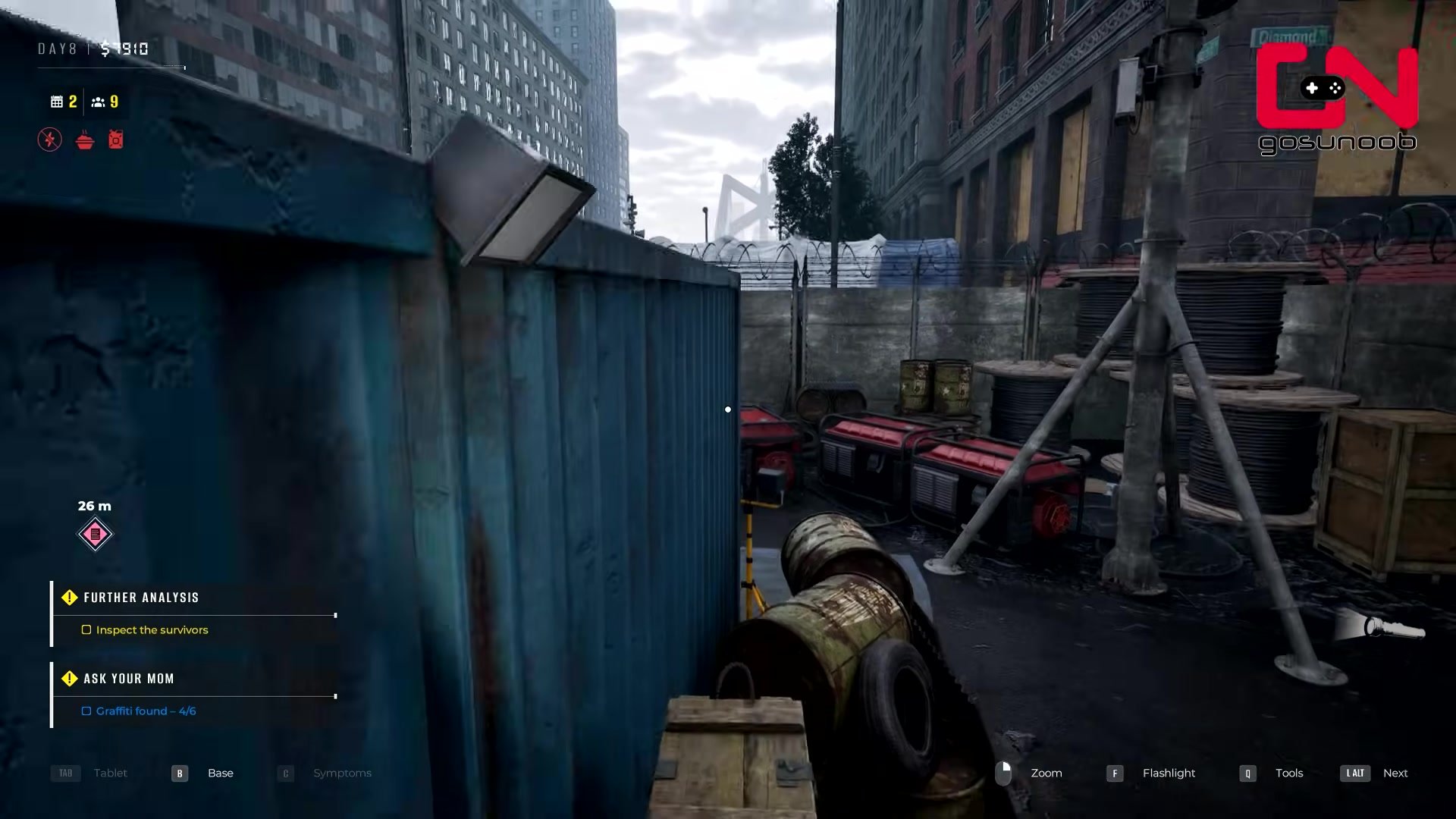Click the warning icon next to Ask Your Mom
This screenshot has height=819, width=1456.
tap(70, 679)
